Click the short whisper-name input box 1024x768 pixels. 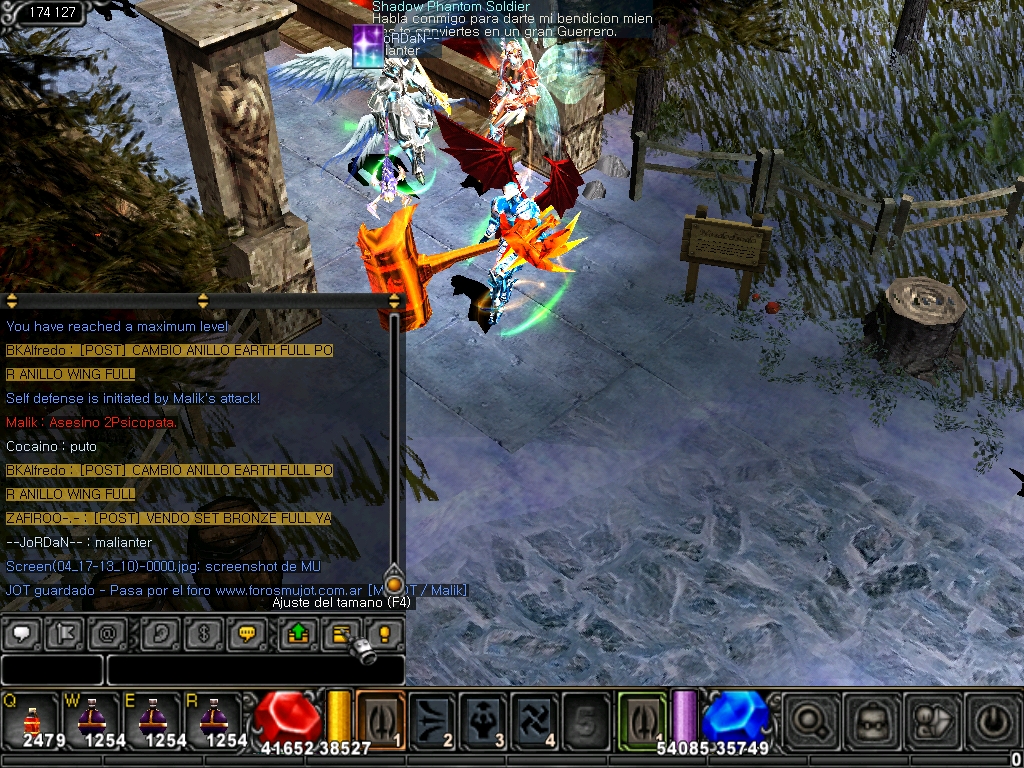[52, 669]
